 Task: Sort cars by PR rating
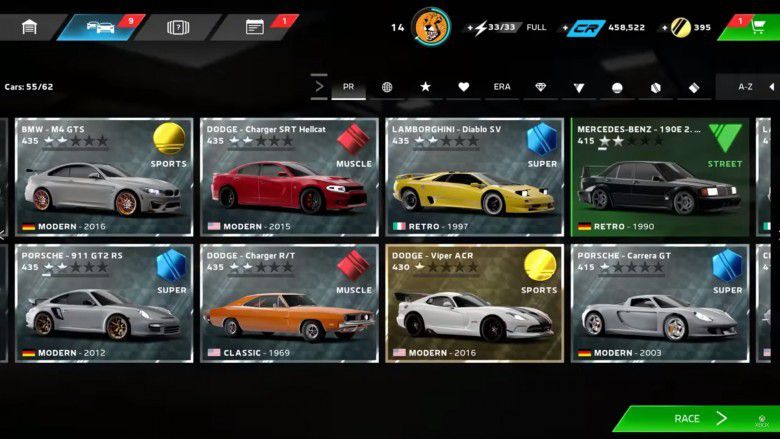point(348,87)
